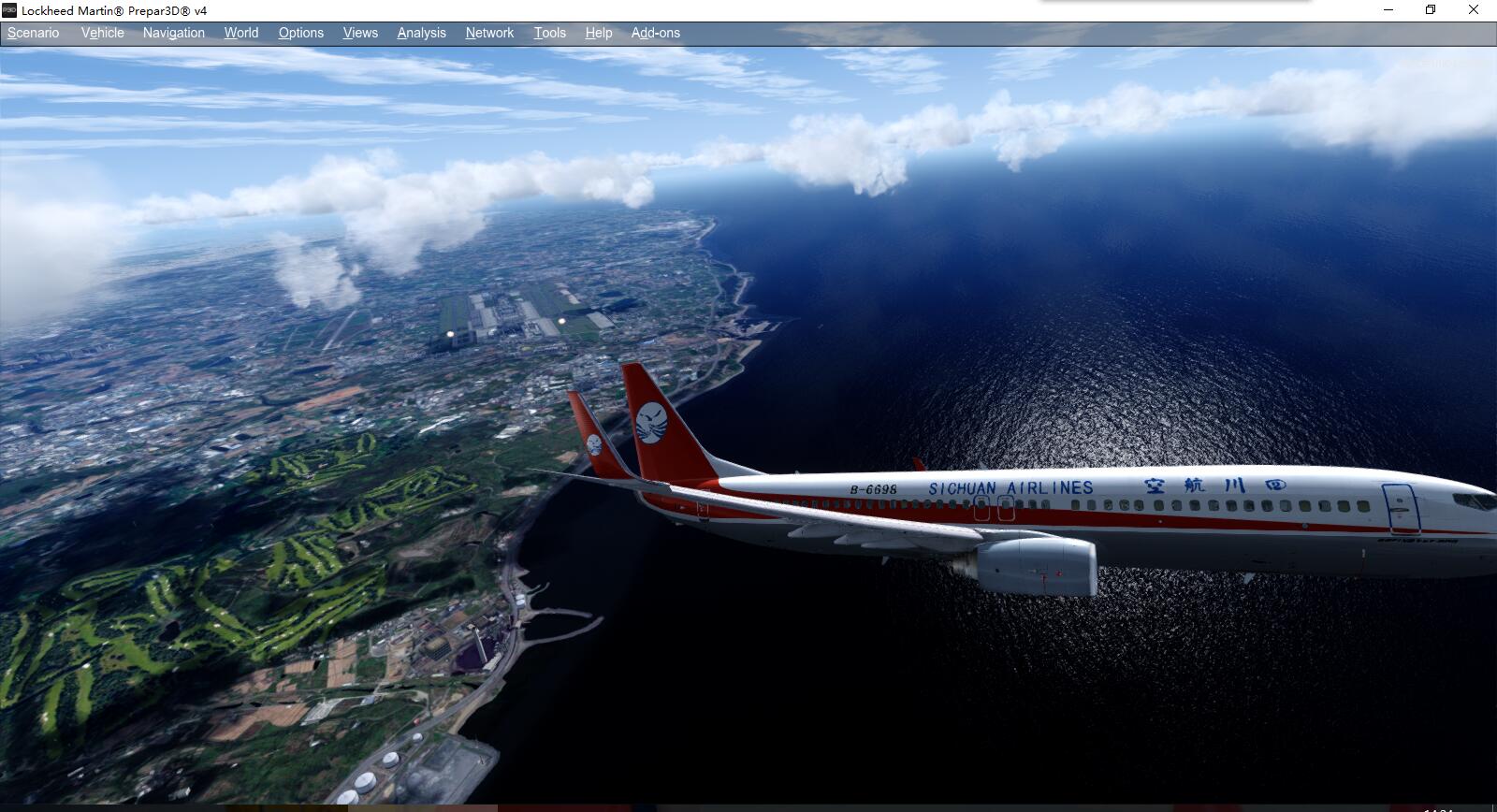Open the Views menu
1497x812 pixels.
point(359,32)
